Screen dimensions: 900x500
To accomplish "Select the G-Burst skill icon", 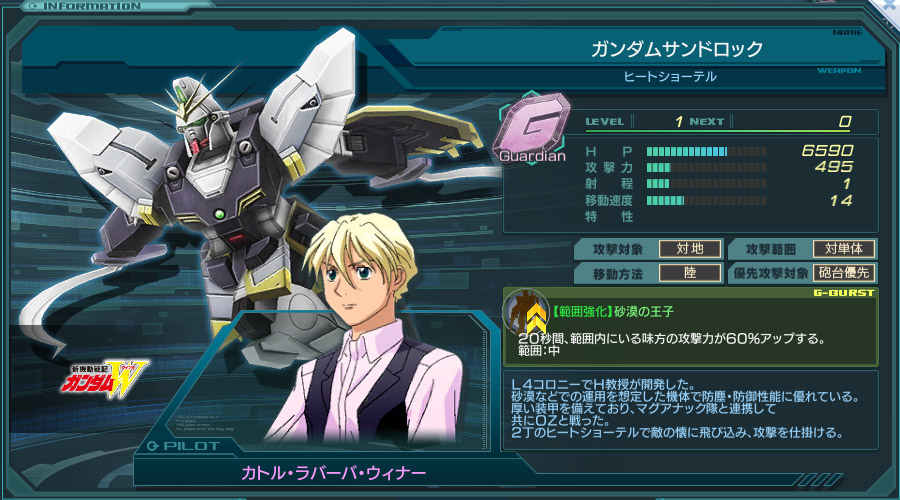I will point(525,312).
